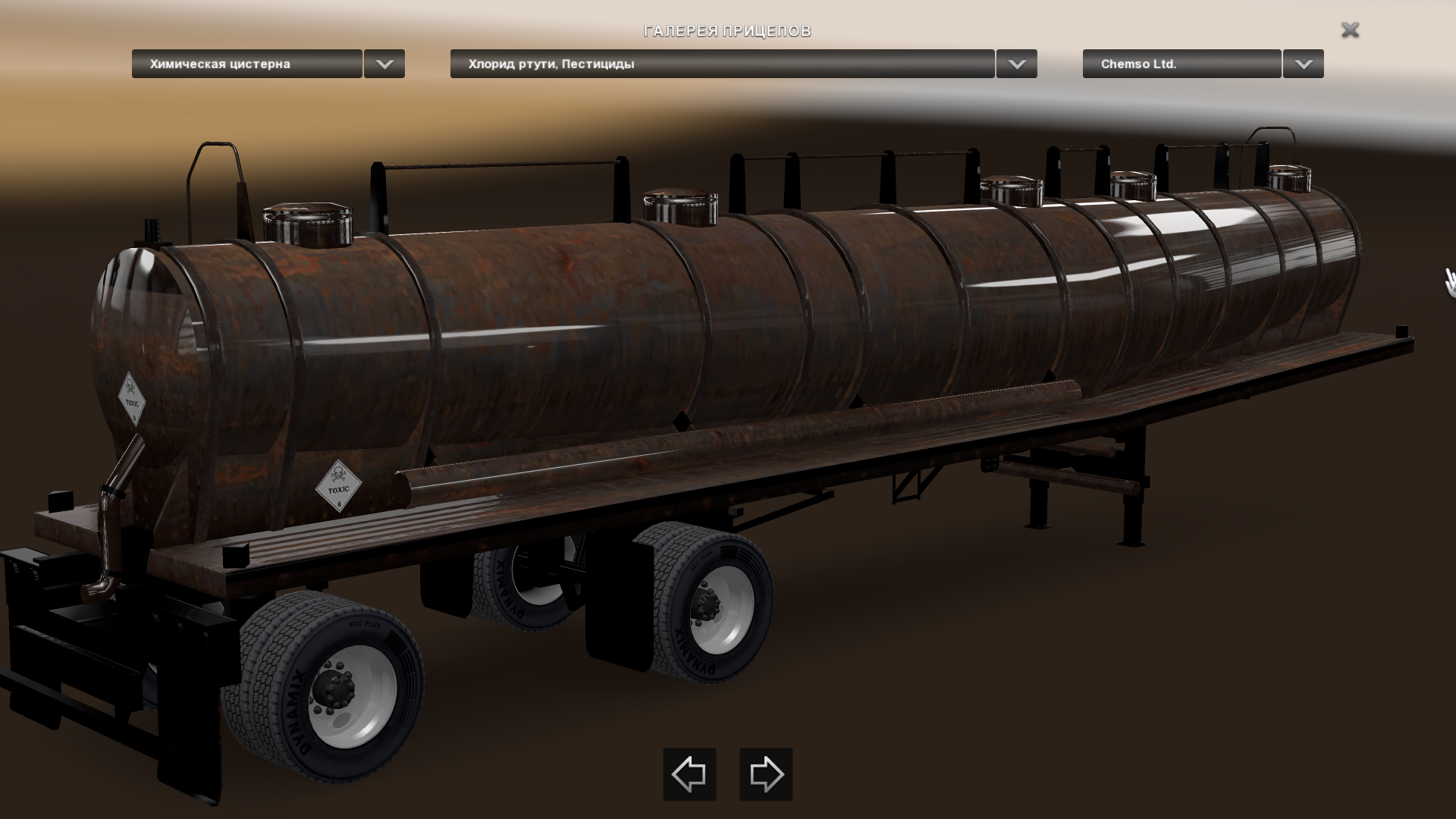Expand the cargo list "Хлорид ртути, Пестициды"
Image resolution: width=1456 pixels, height=819 pixels.
720,64
